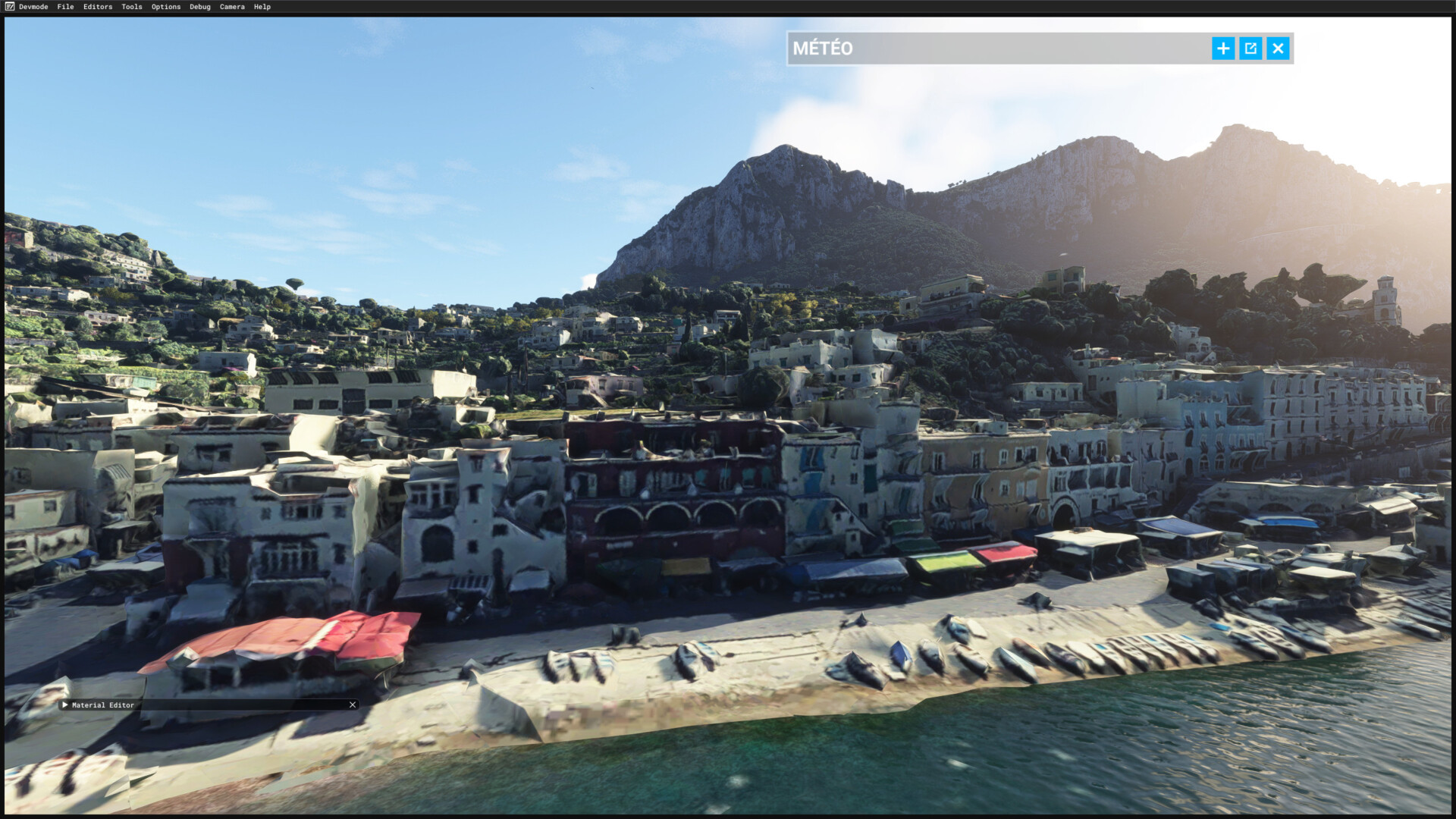Expand the Material Editor panel

point(65,704)
